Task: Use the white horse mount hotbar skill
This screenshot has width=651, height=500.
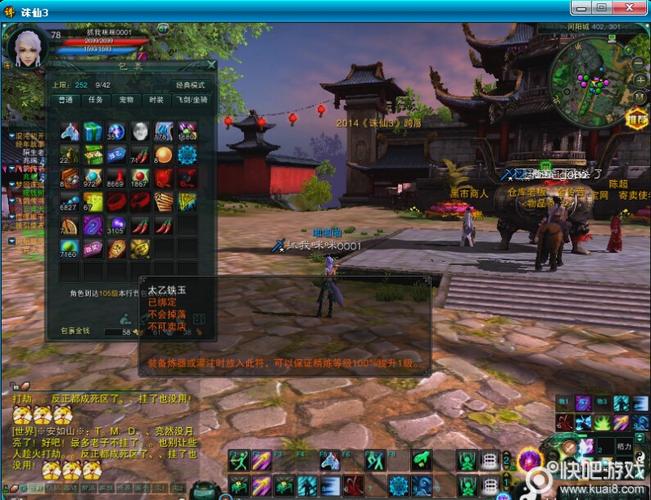Action: (329, 460)
